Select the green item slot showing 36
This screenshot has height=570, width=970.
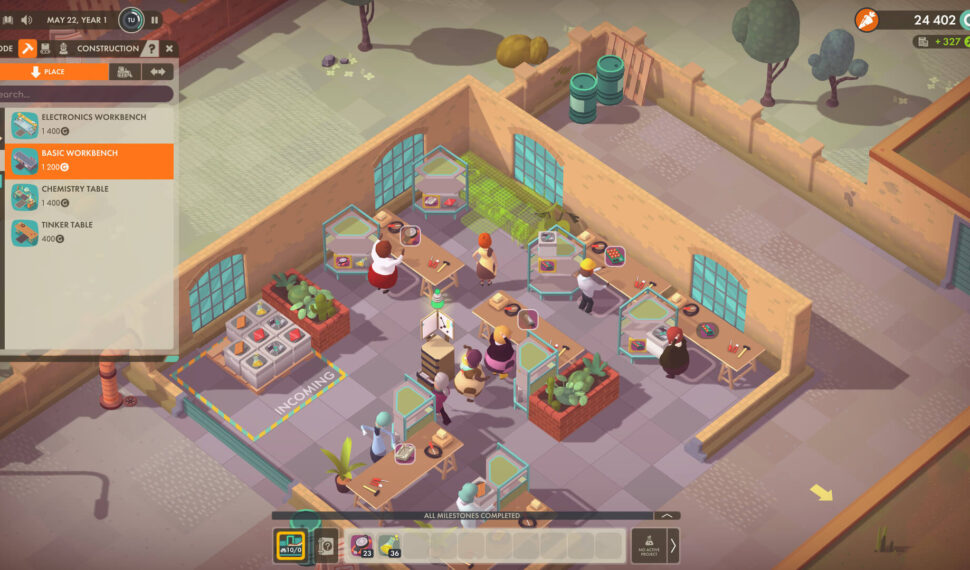coord(389,546)
